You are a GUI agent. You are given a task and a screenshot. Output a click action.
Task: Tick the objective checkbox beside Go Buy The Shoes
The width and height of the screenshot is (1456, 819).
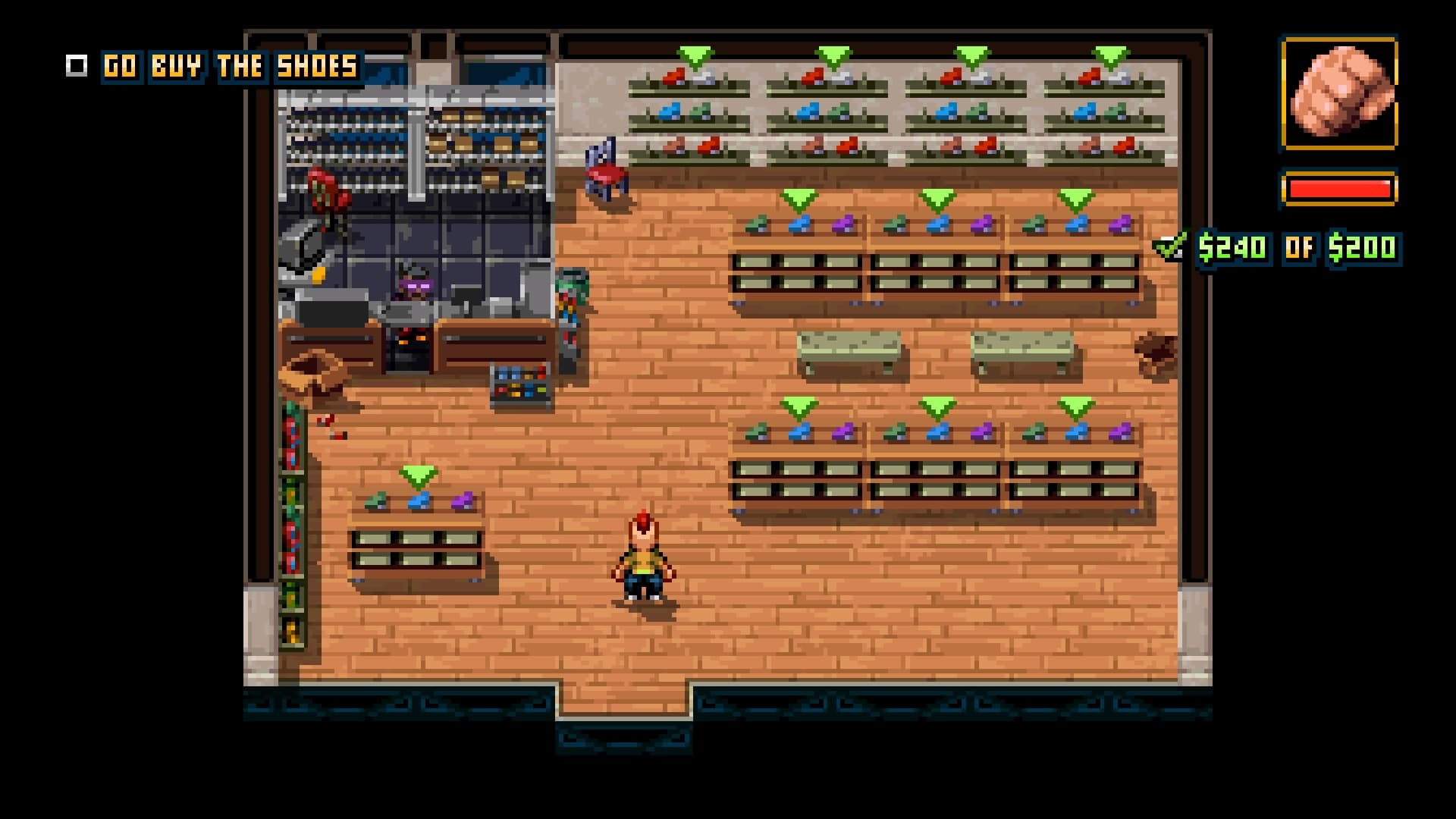click(x=77, y=66)
